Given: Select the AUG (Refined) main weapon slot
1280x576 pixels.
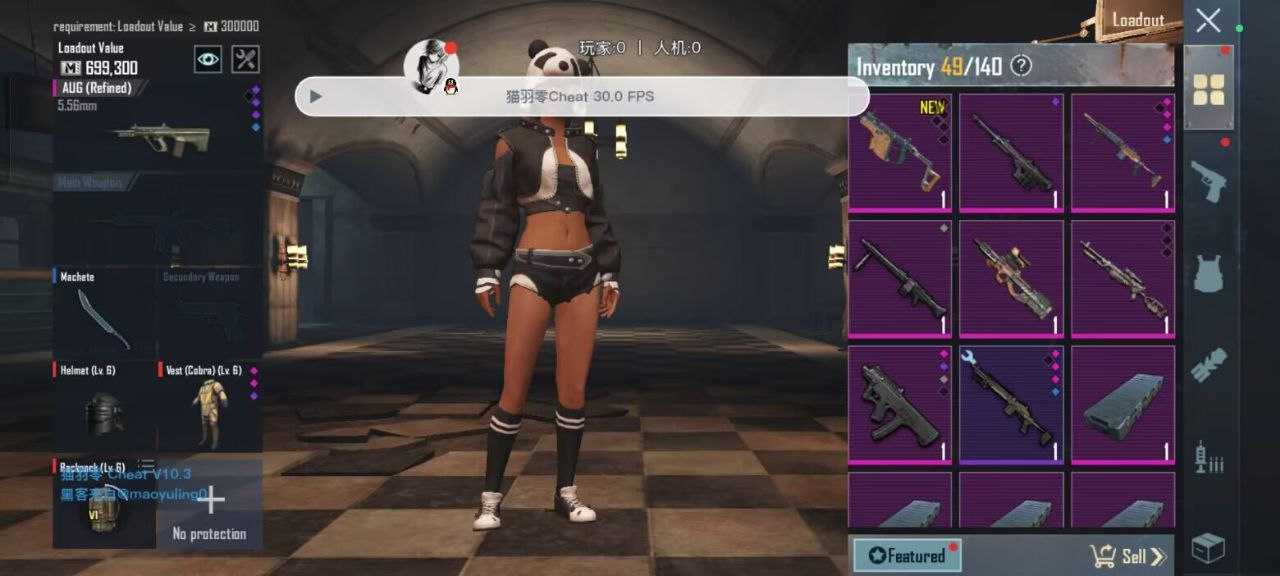Looking at the screenshot, I should click(158, 125).
